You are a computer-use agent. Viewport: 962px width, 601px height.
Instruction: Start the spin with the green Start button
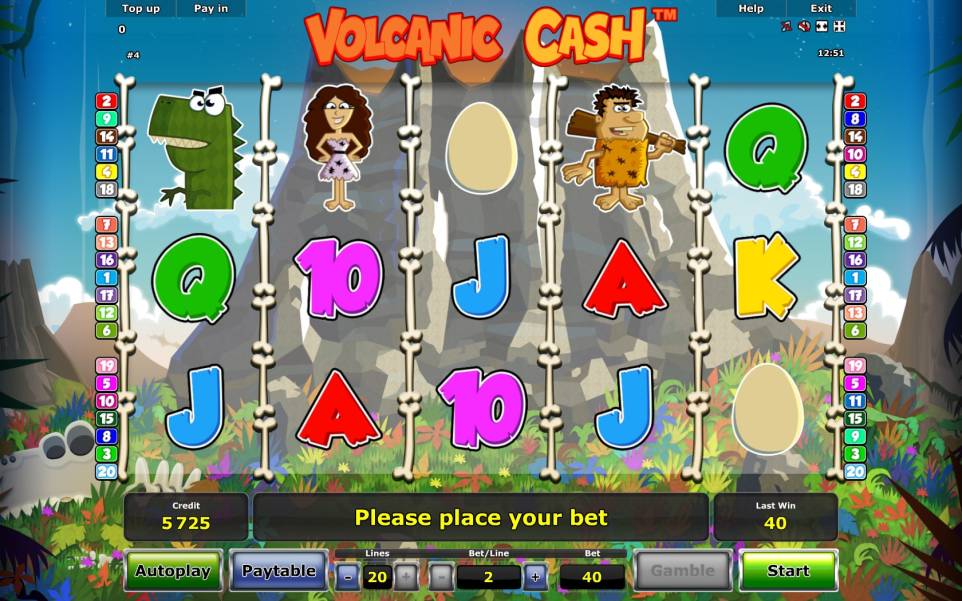788,571
